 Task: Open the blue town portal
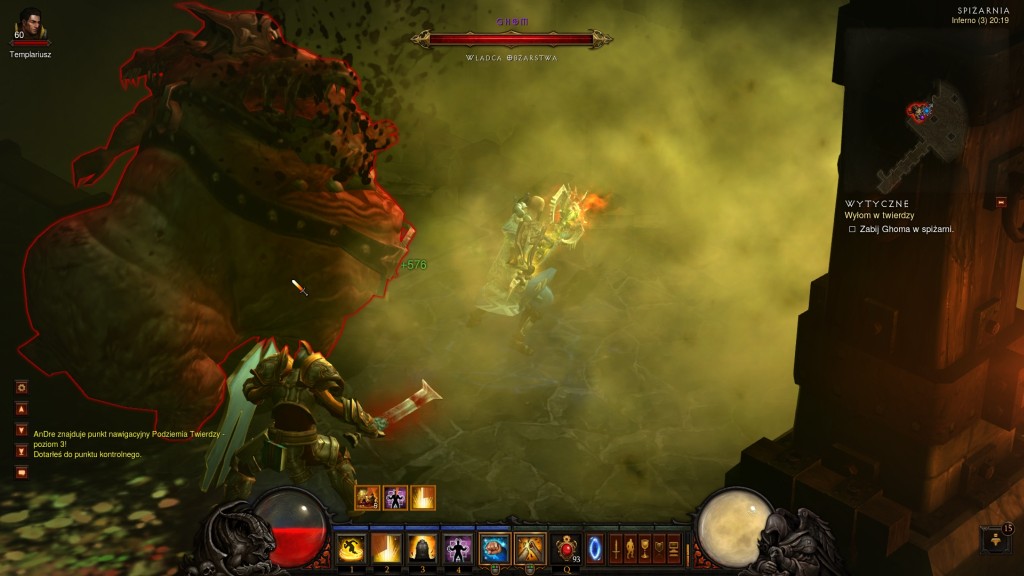coord(595,548)
